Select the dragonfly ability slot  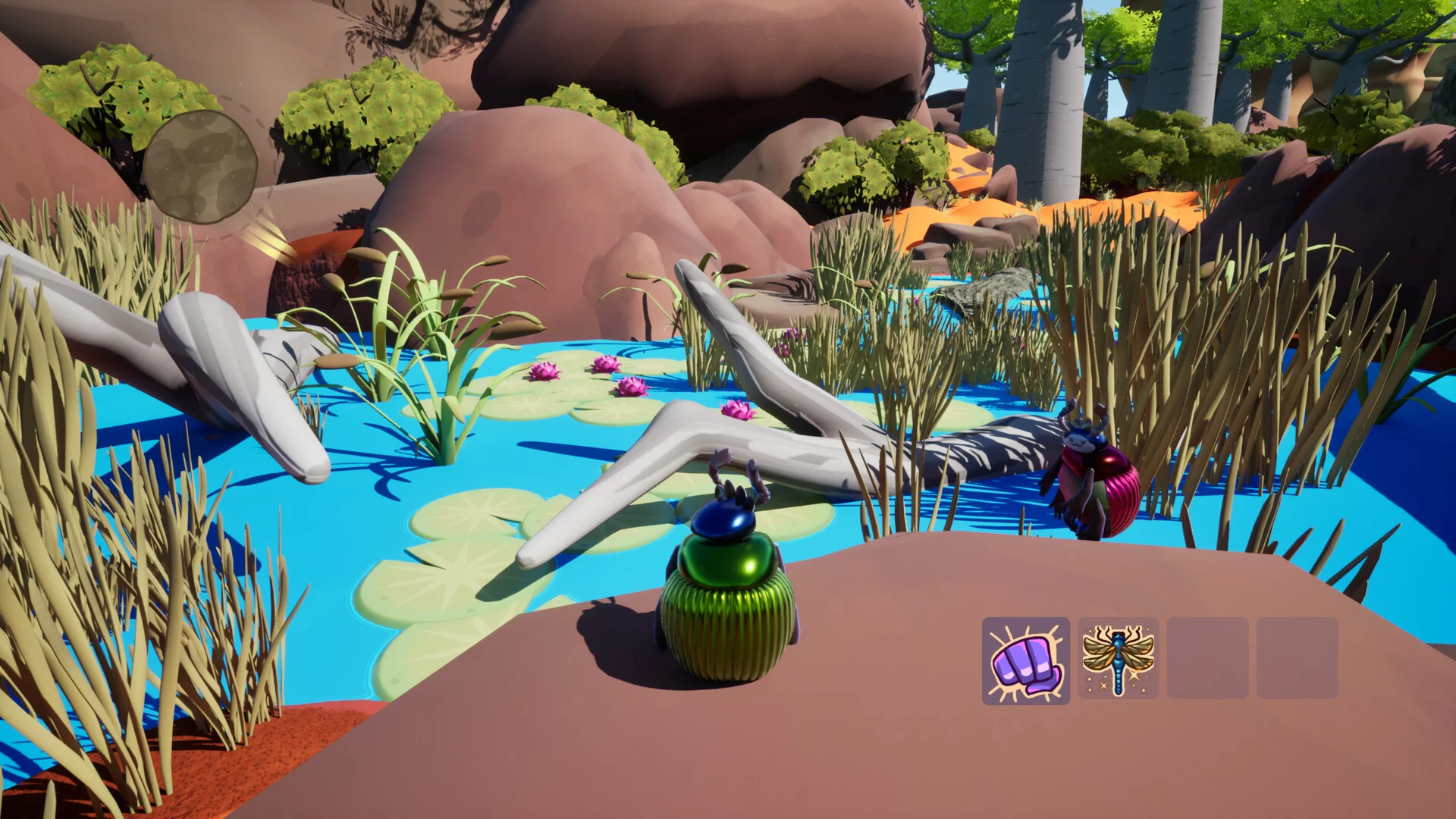(x=1118, y=658)
